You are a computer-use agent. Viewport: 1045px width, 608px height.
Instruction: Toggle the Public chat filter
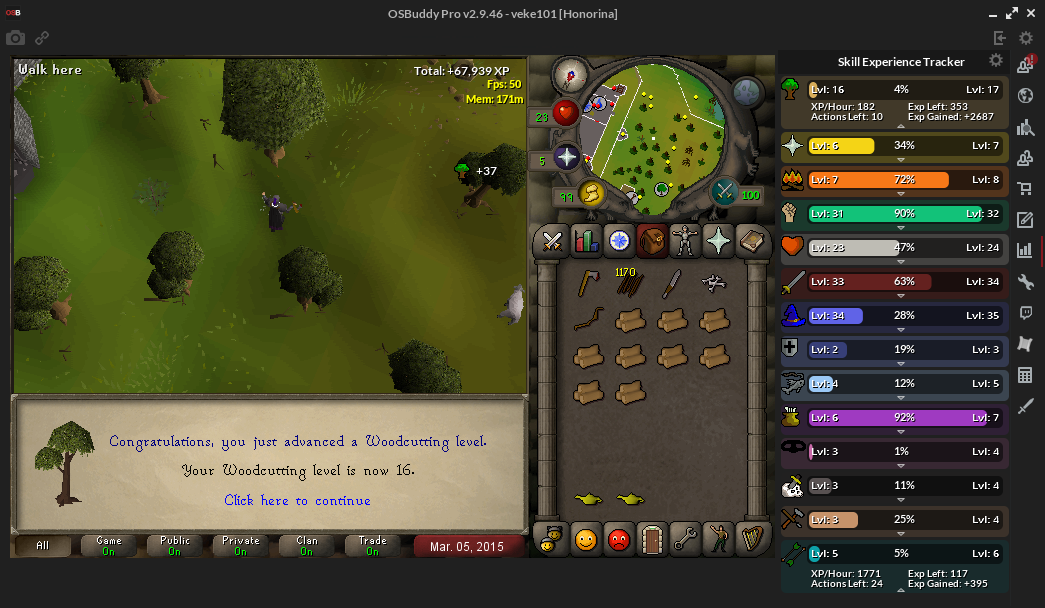pos(174,545)
